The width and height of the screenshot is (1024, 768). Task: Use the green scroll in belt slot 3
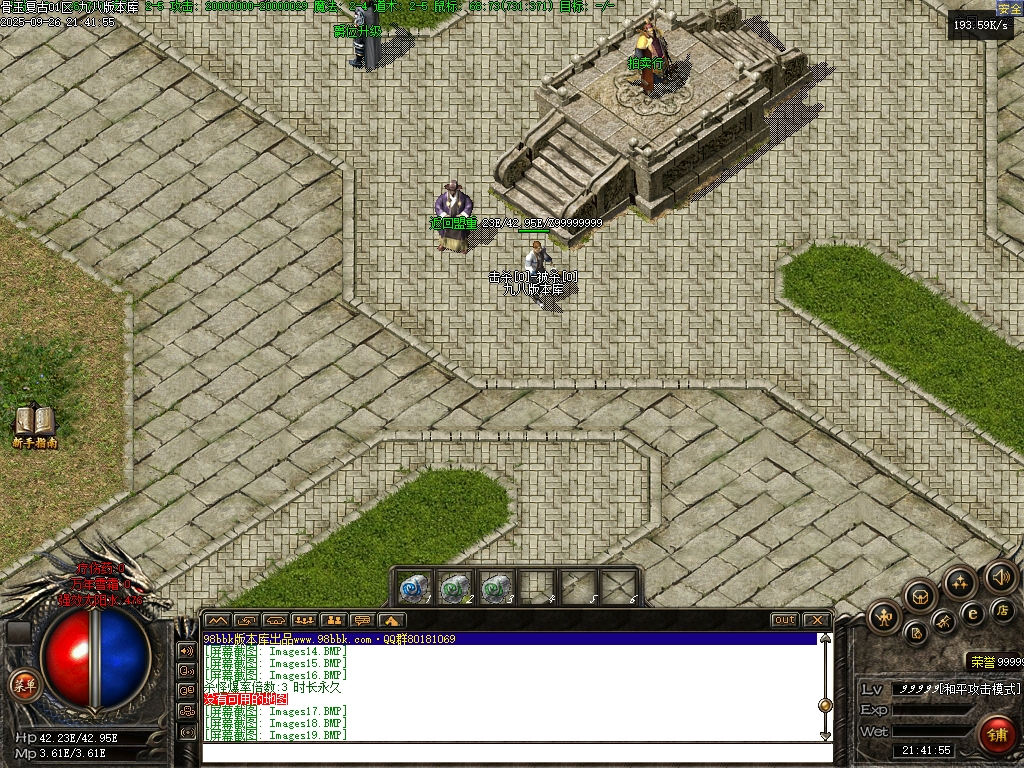[495, 588]
